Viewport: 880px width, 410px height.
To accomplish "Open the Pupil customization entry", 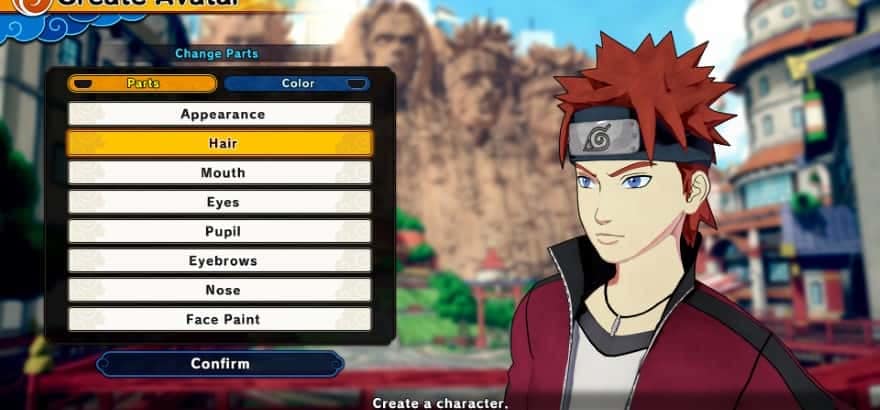I will click(x=220, y=232).
